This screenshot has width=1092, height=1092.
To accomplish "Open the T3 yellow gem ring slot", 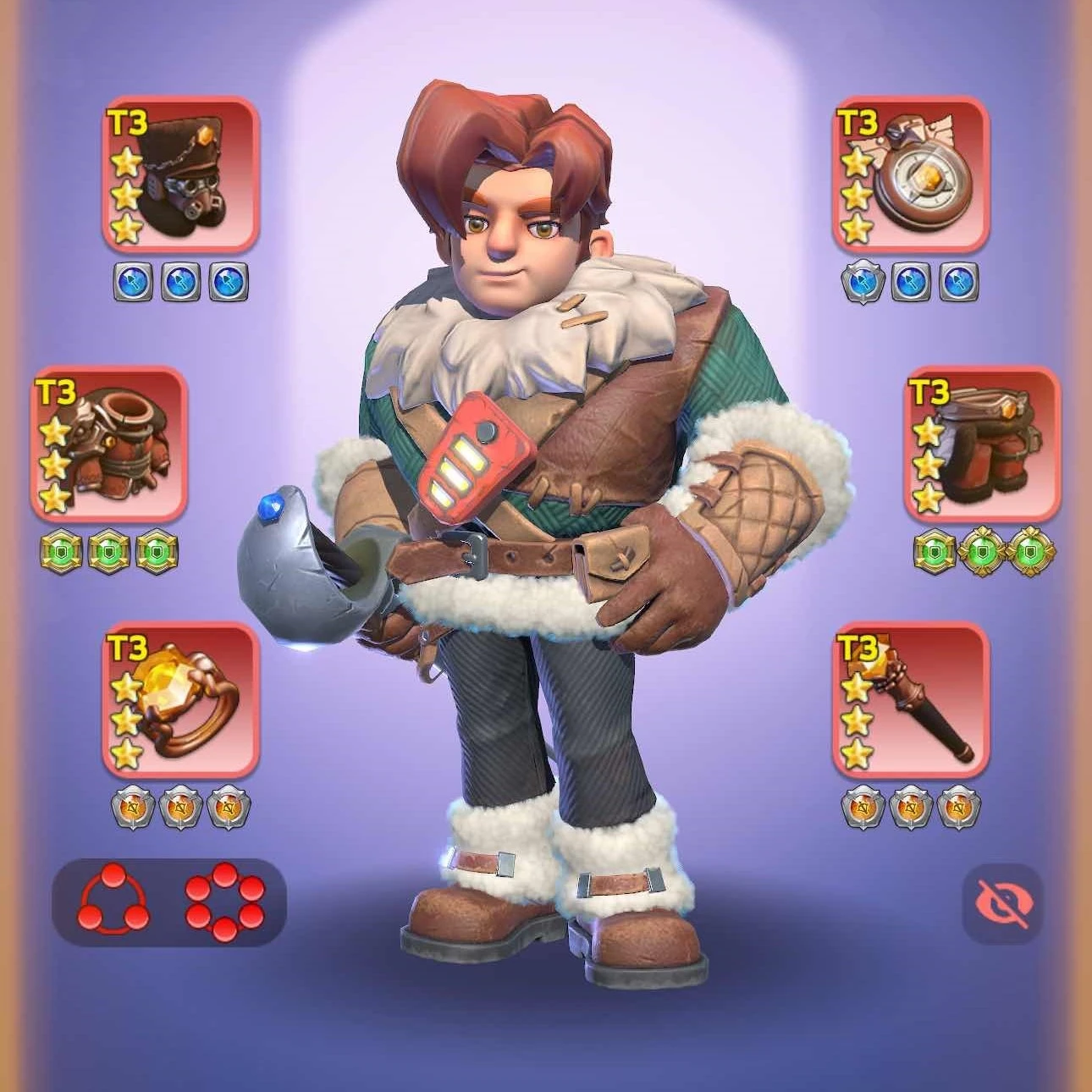I will 180,700.
